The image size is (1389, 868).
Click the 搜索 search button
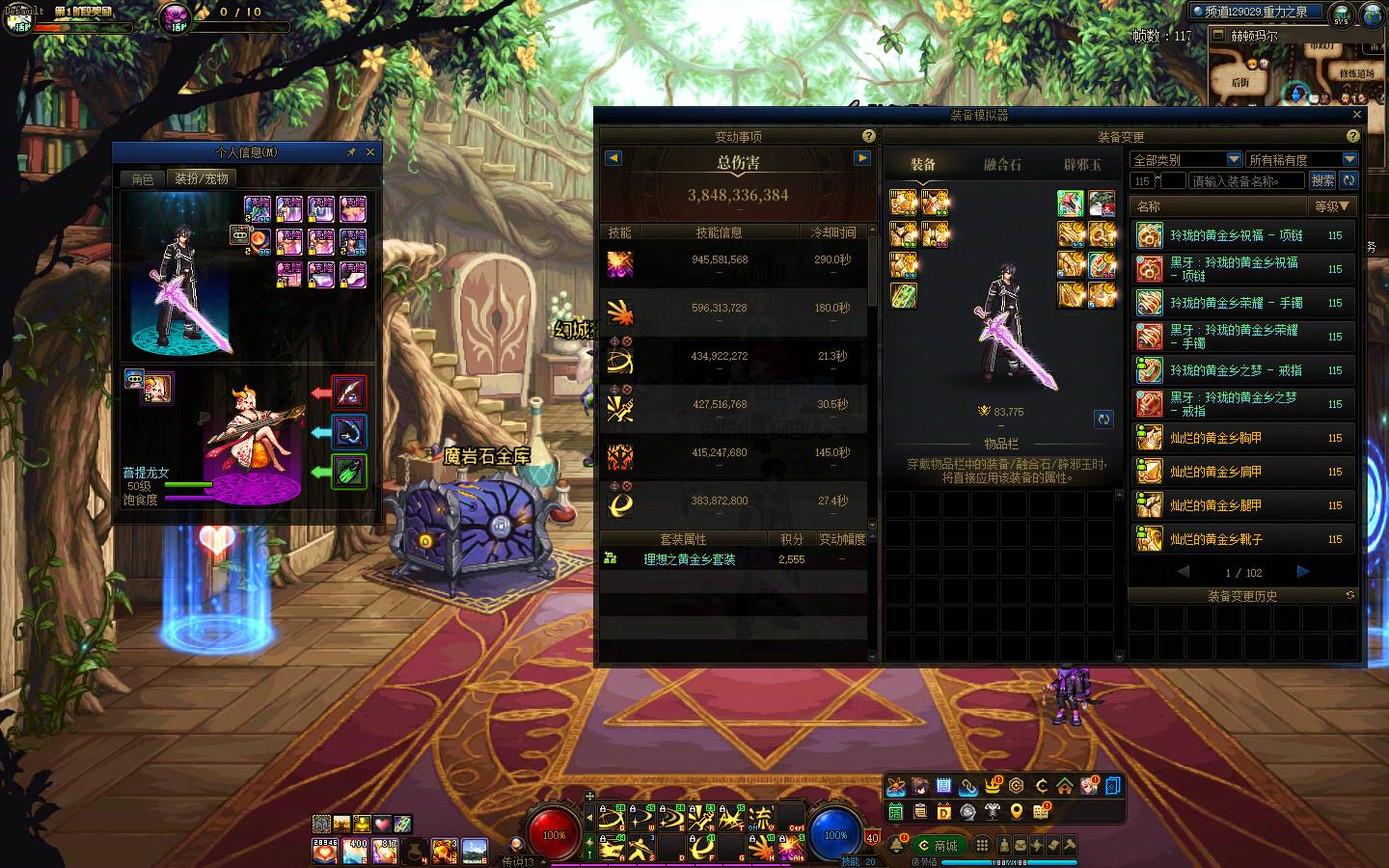pos(1322,180)
